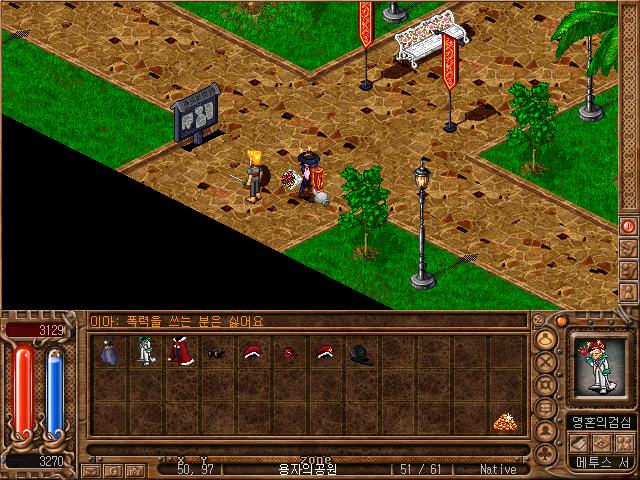The width and height of the screenshot is (640, 480).
Task: Click the book icon below character name
Action: [x=581, y=442]
